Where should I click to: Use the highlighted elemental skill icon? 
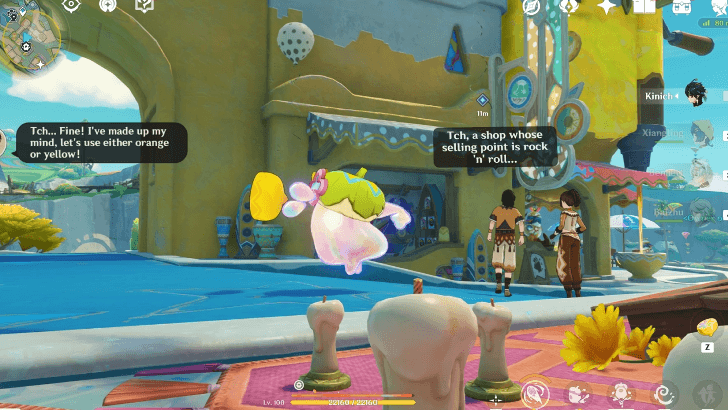pos(536,393)
